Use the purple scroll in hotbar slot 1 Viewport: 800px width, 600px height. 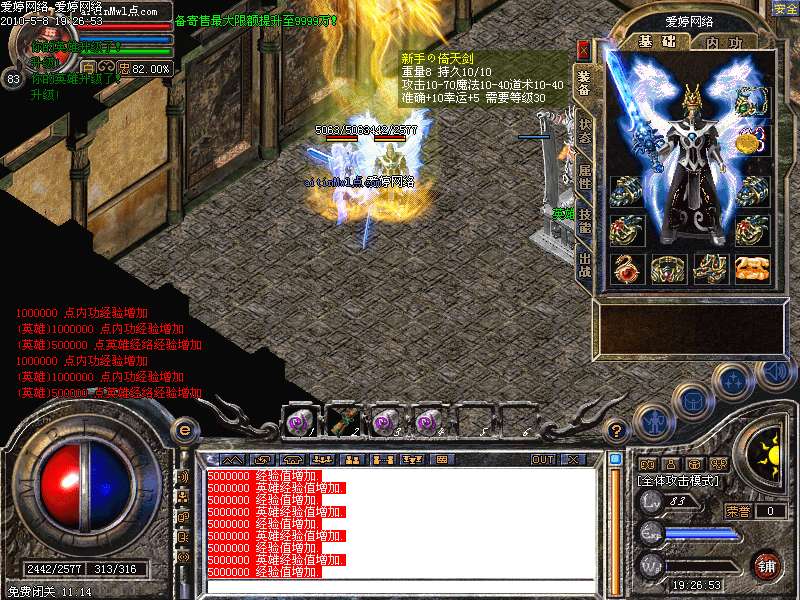[298, 421]
